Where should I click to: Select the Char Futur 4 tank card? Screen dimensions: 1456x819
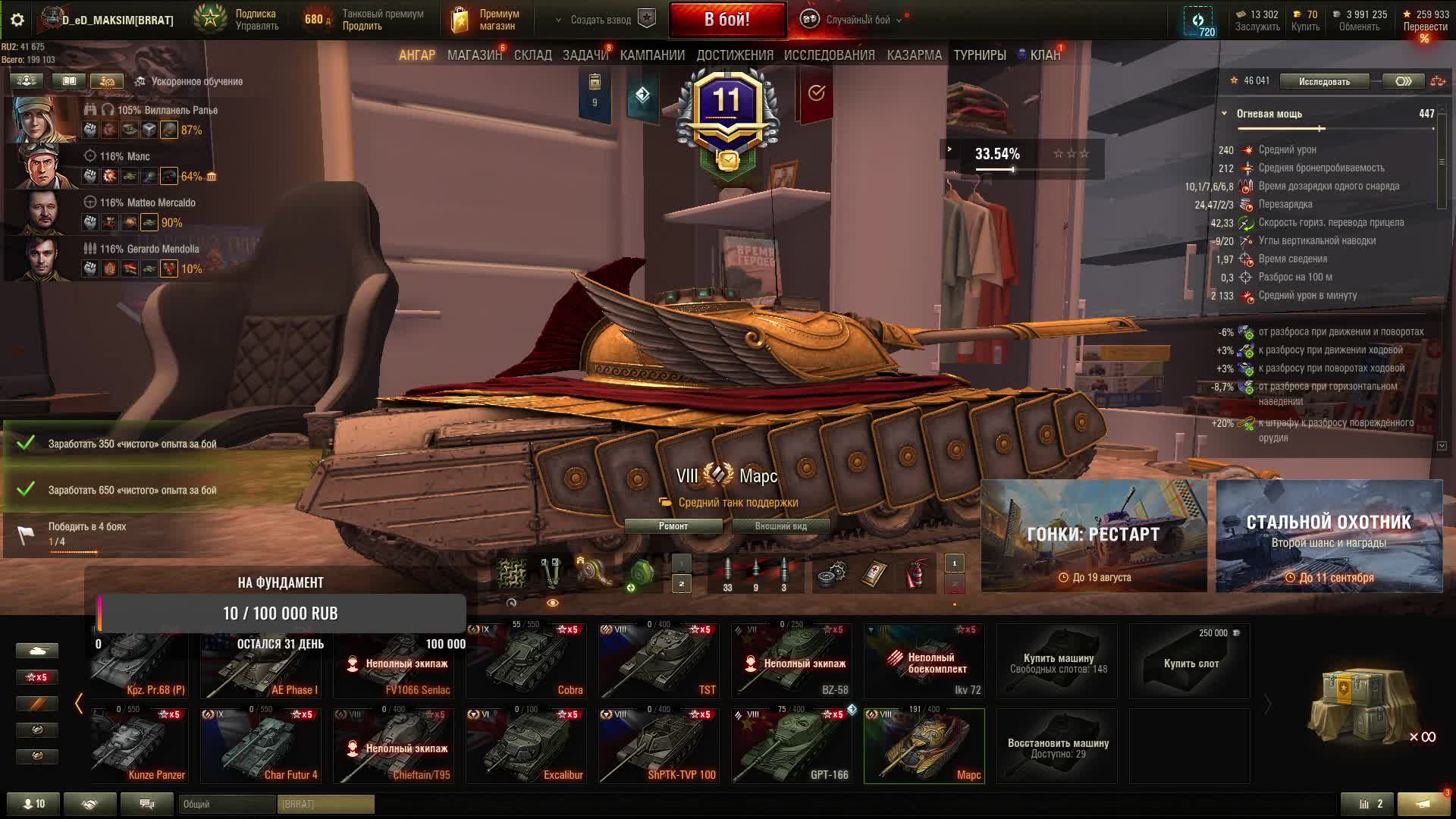(261, 745)
